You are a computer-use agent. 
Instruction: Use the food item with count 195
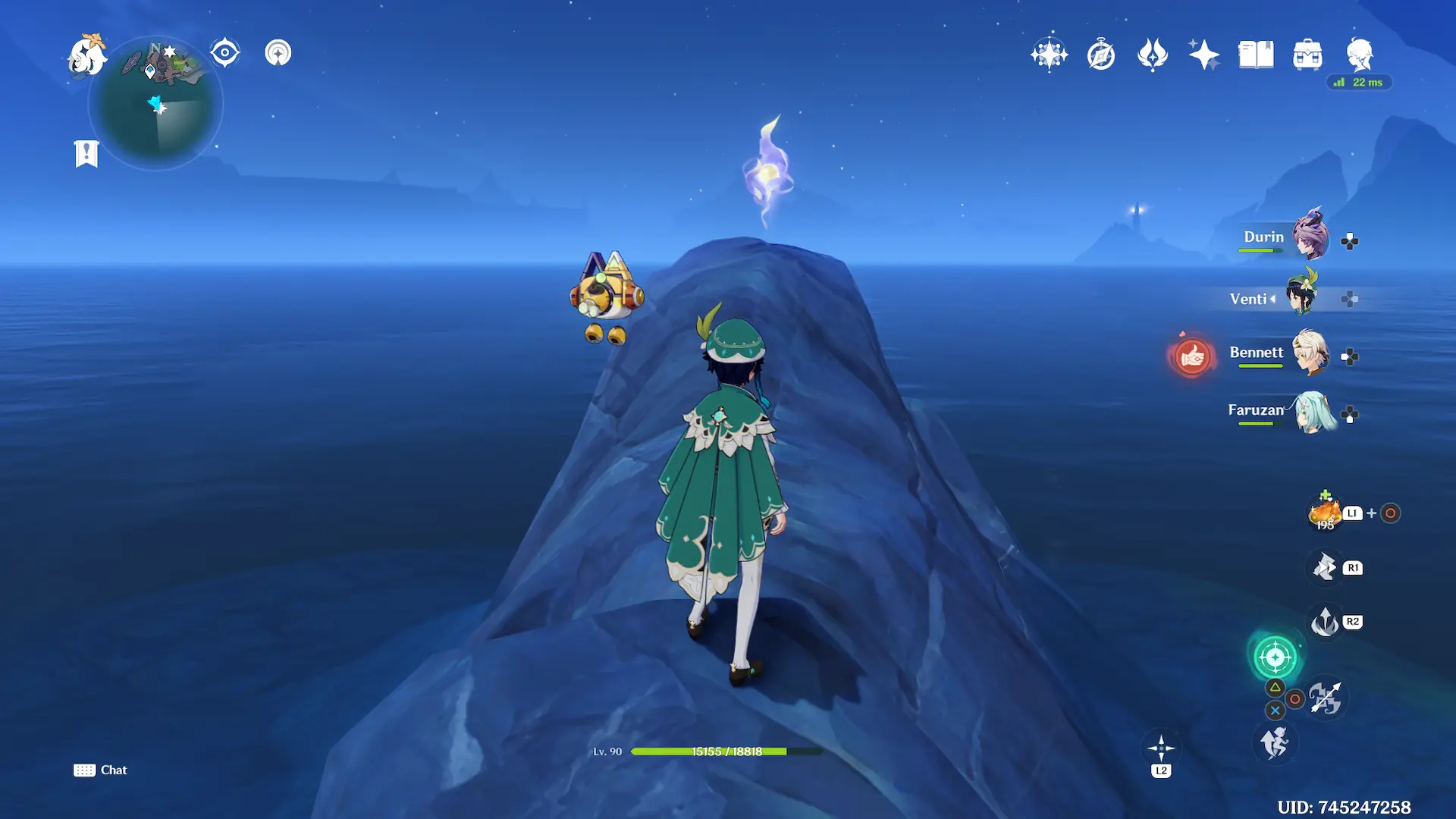pos(1325,513)
